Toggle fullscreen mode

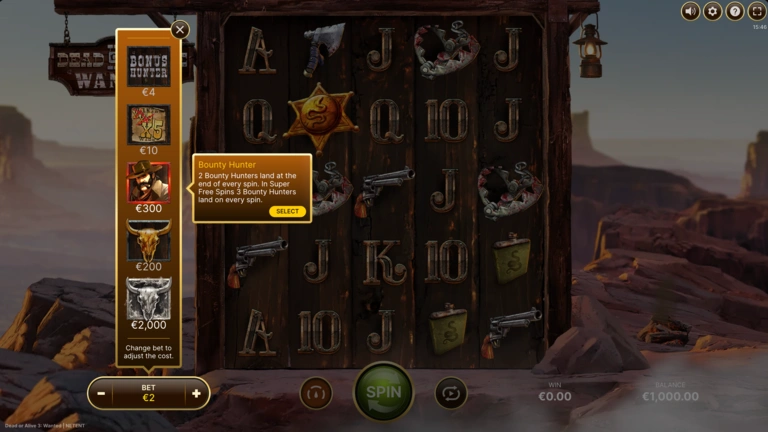(756, 11)
